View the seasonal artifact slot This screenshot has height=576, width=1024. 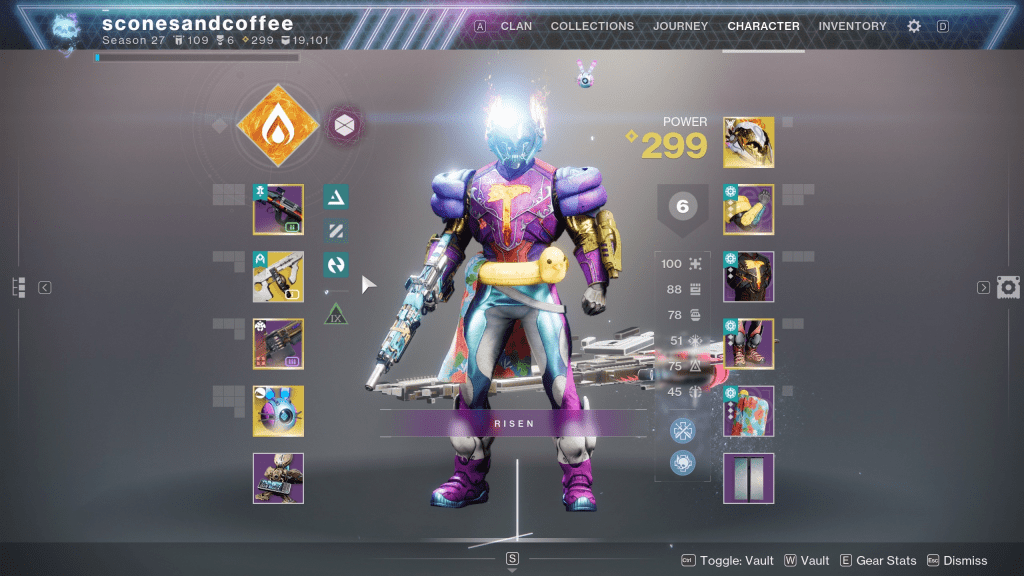278,478
